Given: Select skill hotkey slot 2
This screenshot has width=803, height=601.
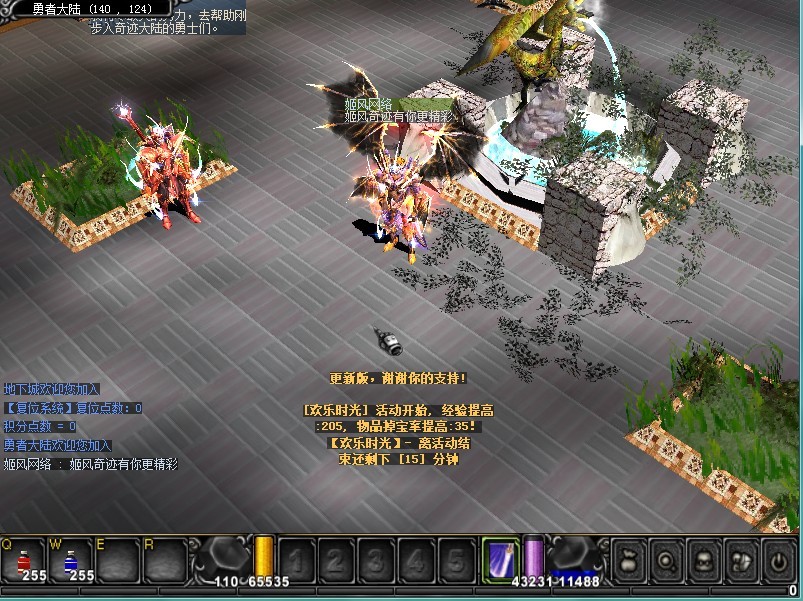Looking at the screenshot, I should pos(336,559).
